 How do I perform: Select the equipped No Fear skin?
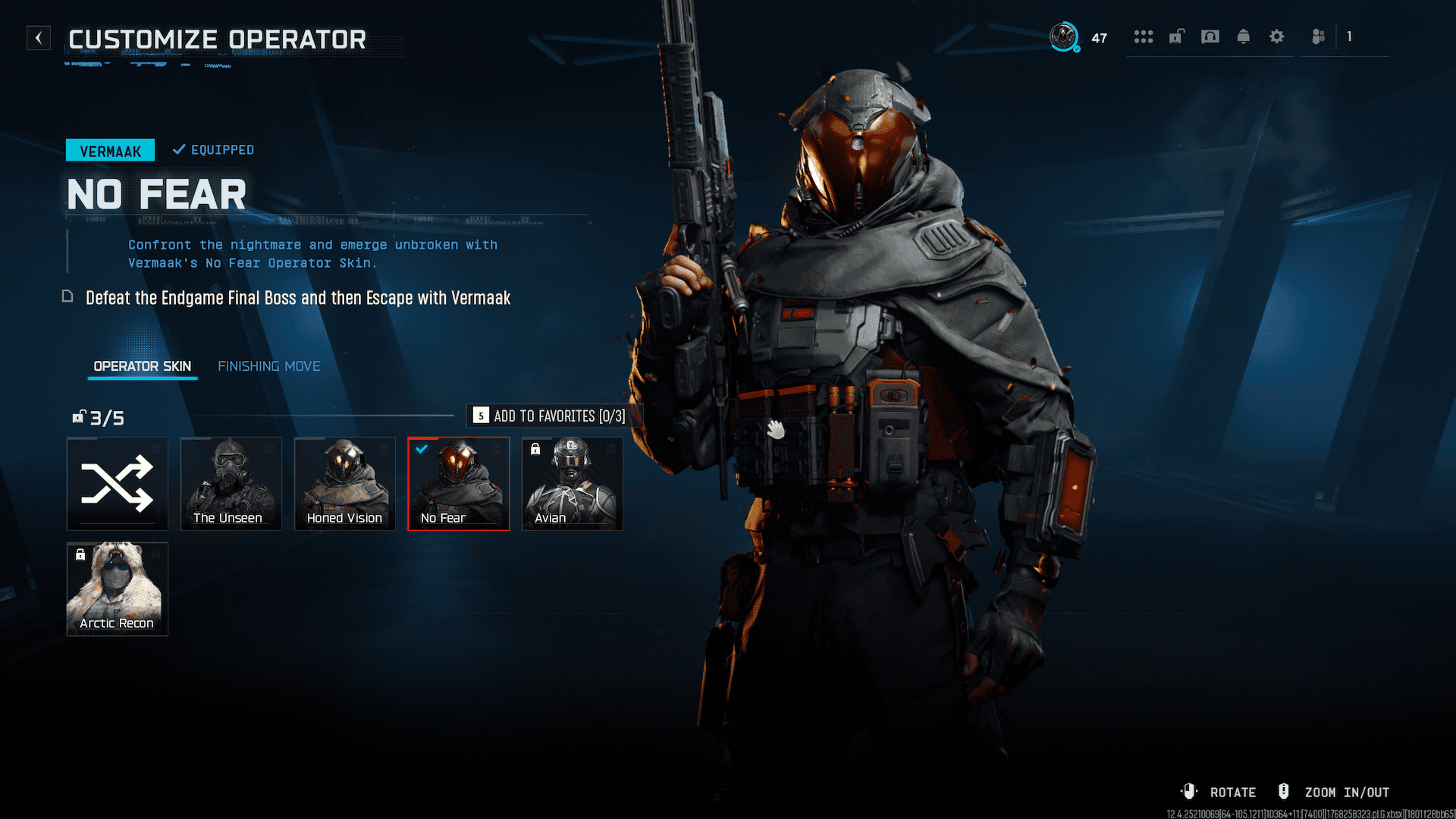[459, 484]
